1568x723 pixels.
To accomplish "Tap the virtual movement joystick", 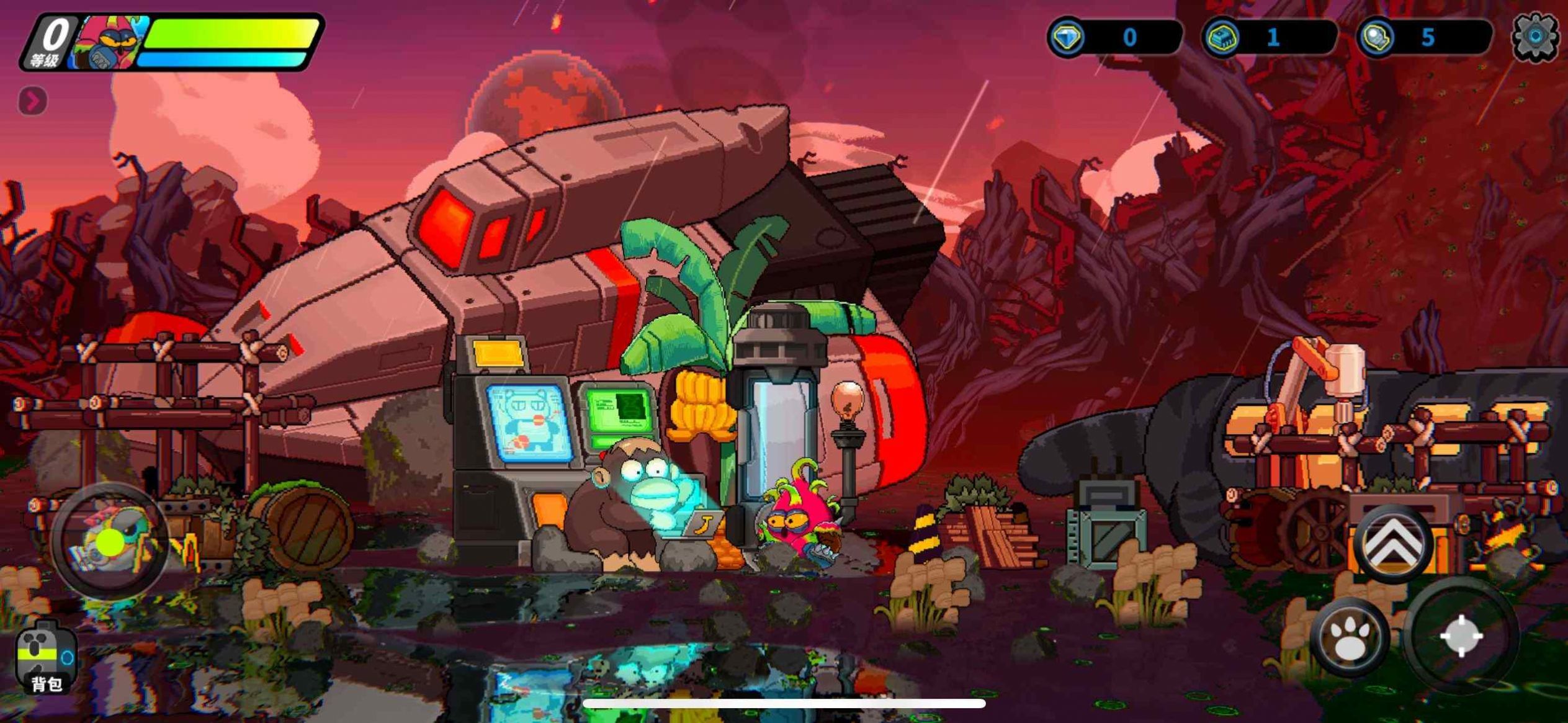I will coord(110,541).
